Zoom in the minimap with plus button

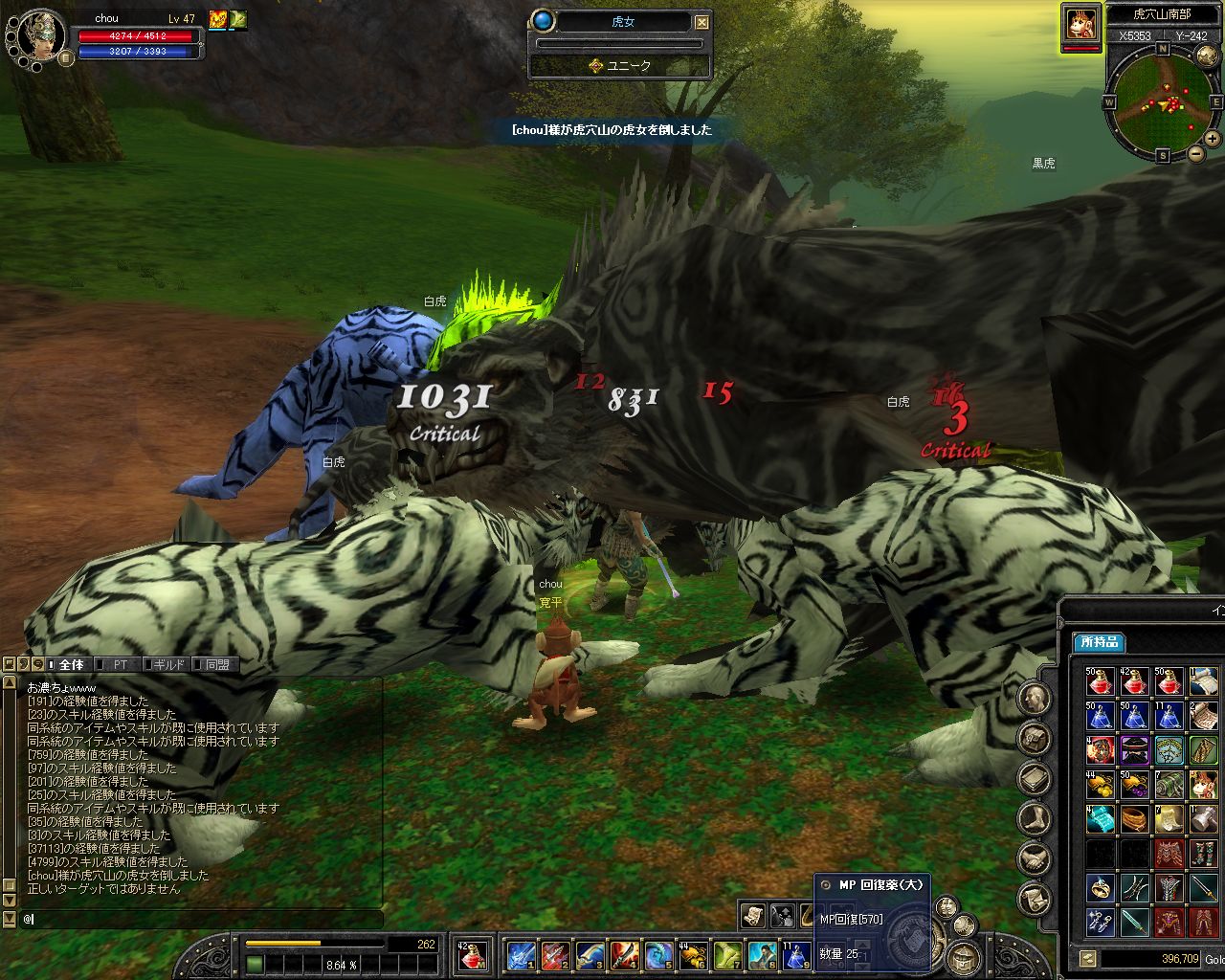[x=1213, y=138]
